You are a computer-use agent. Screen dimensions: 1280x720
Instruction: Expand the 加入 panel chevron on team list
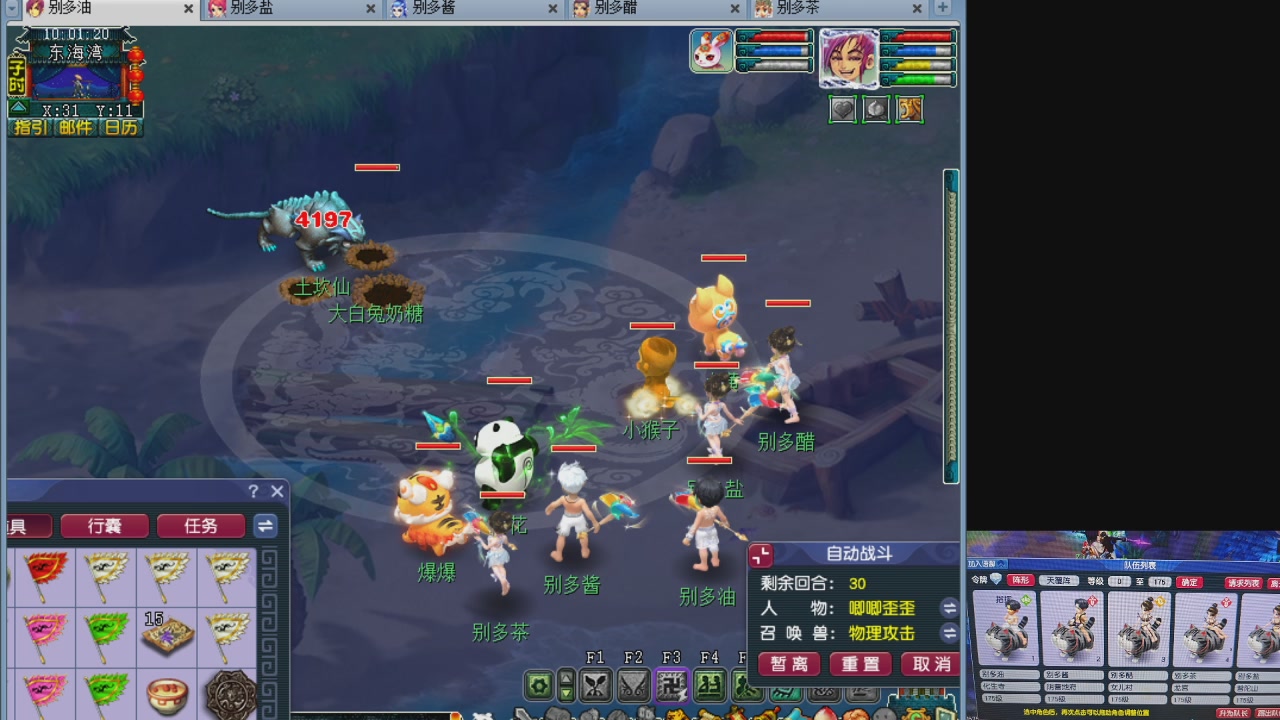1000,566
